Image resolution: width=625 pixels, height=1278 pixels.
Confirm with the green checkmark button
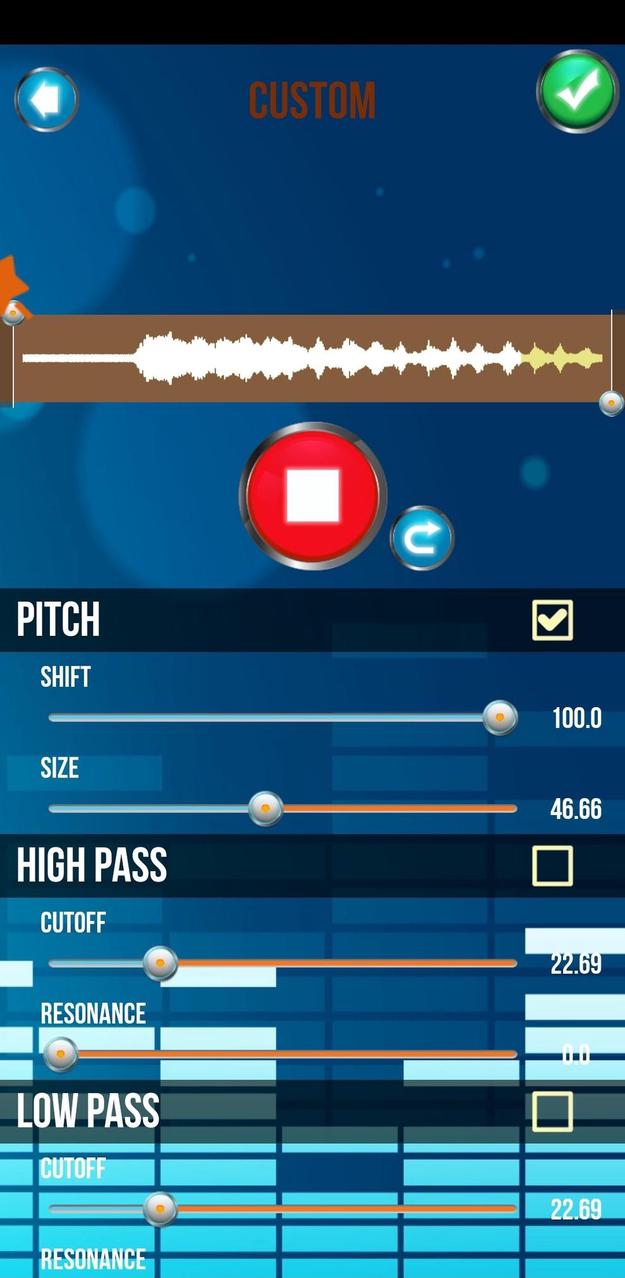click(577, 91)
